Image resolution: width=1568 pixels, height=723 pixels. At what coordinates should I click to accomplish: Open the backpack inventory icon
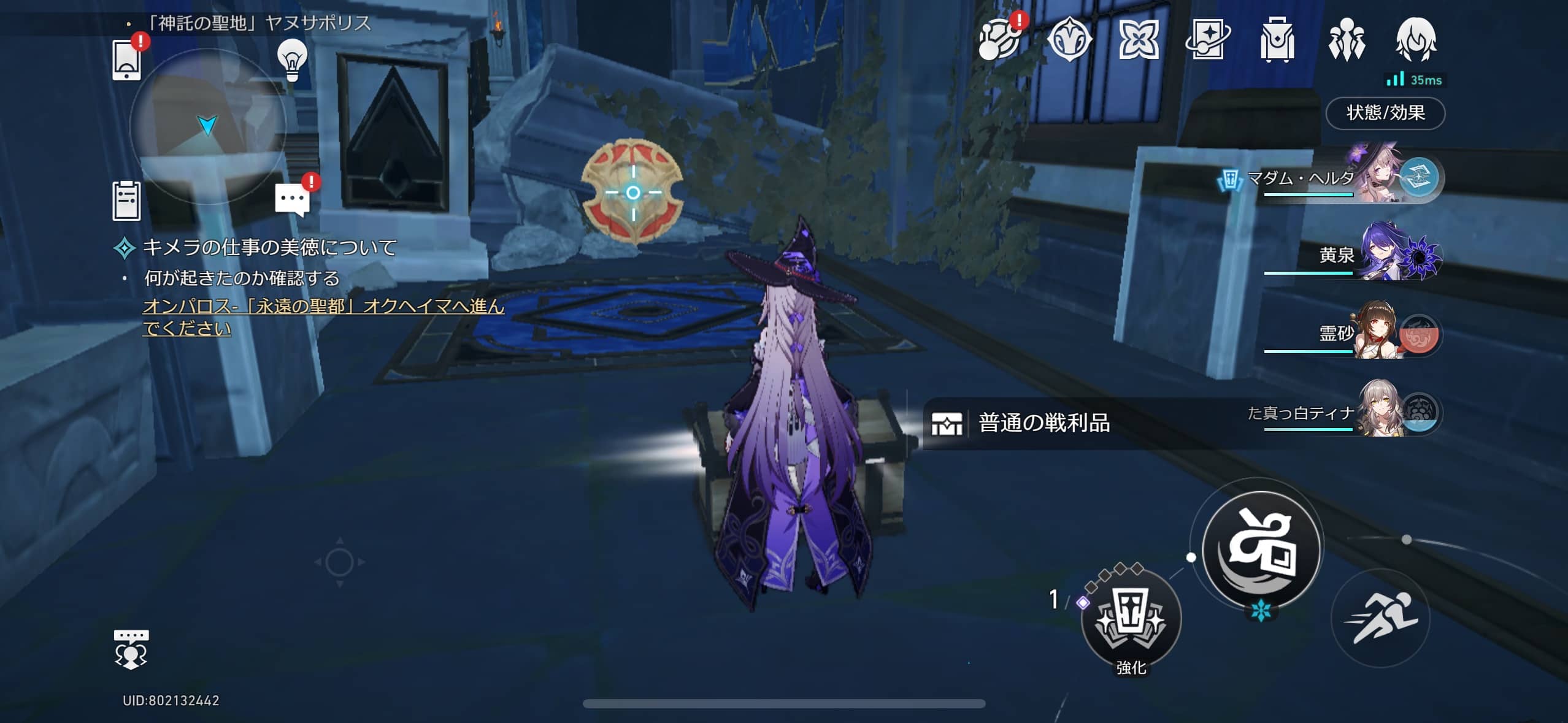click(x=1279, y=42)
